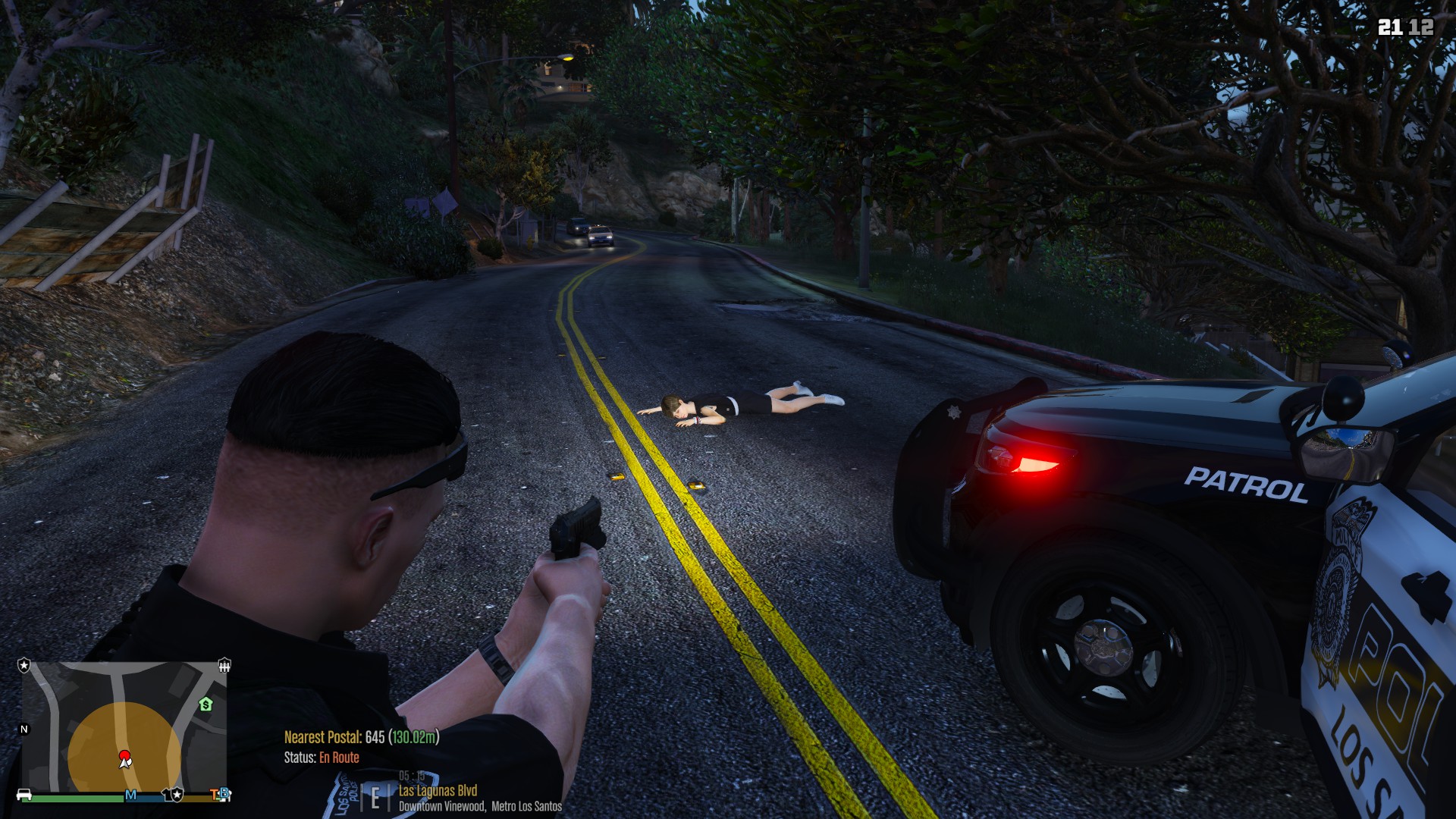Select the North compass marker

(24, 729)
